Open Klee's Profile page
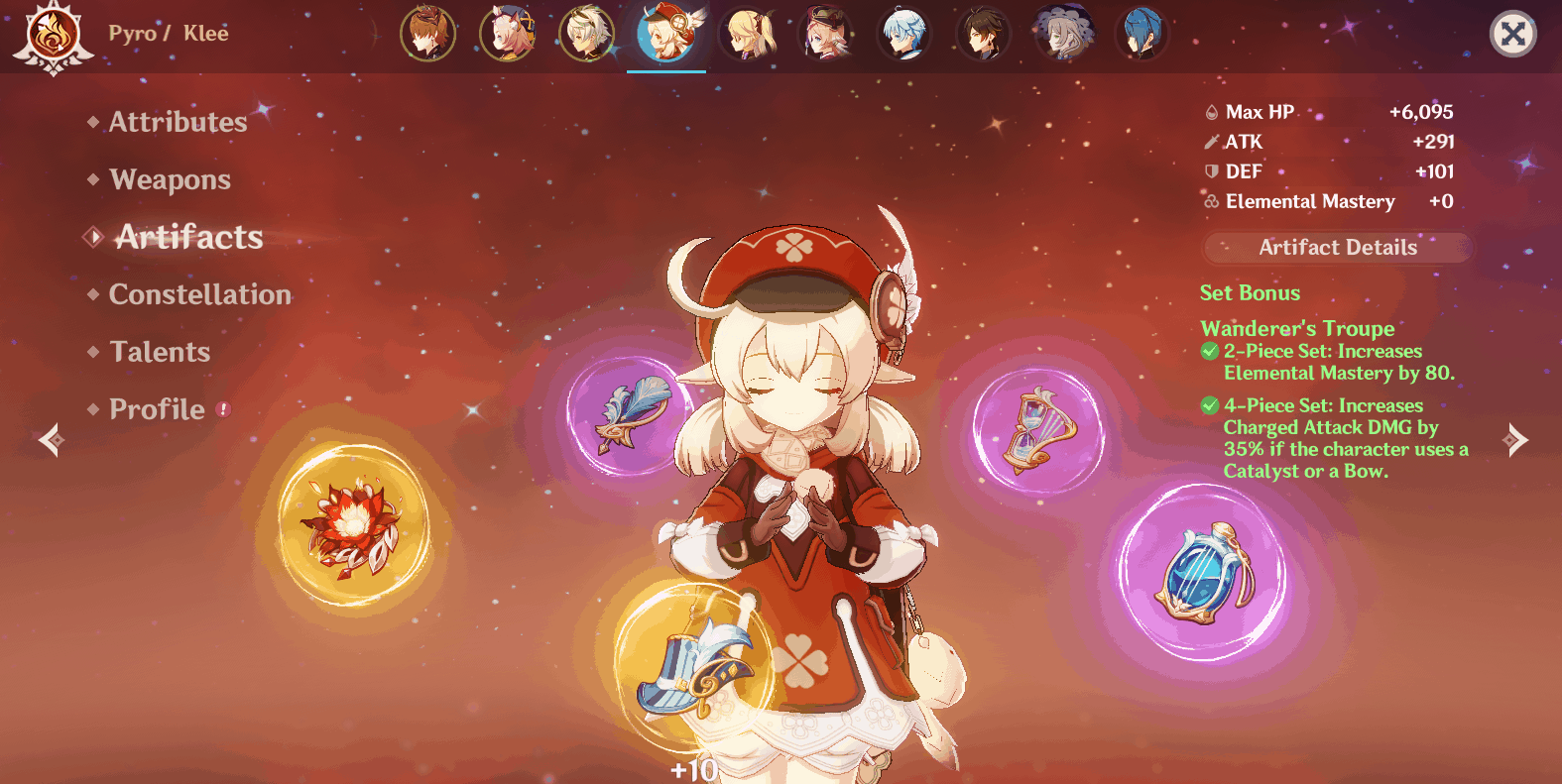The width and height of the screenshot is (1562, 784). tap(157, 409)
